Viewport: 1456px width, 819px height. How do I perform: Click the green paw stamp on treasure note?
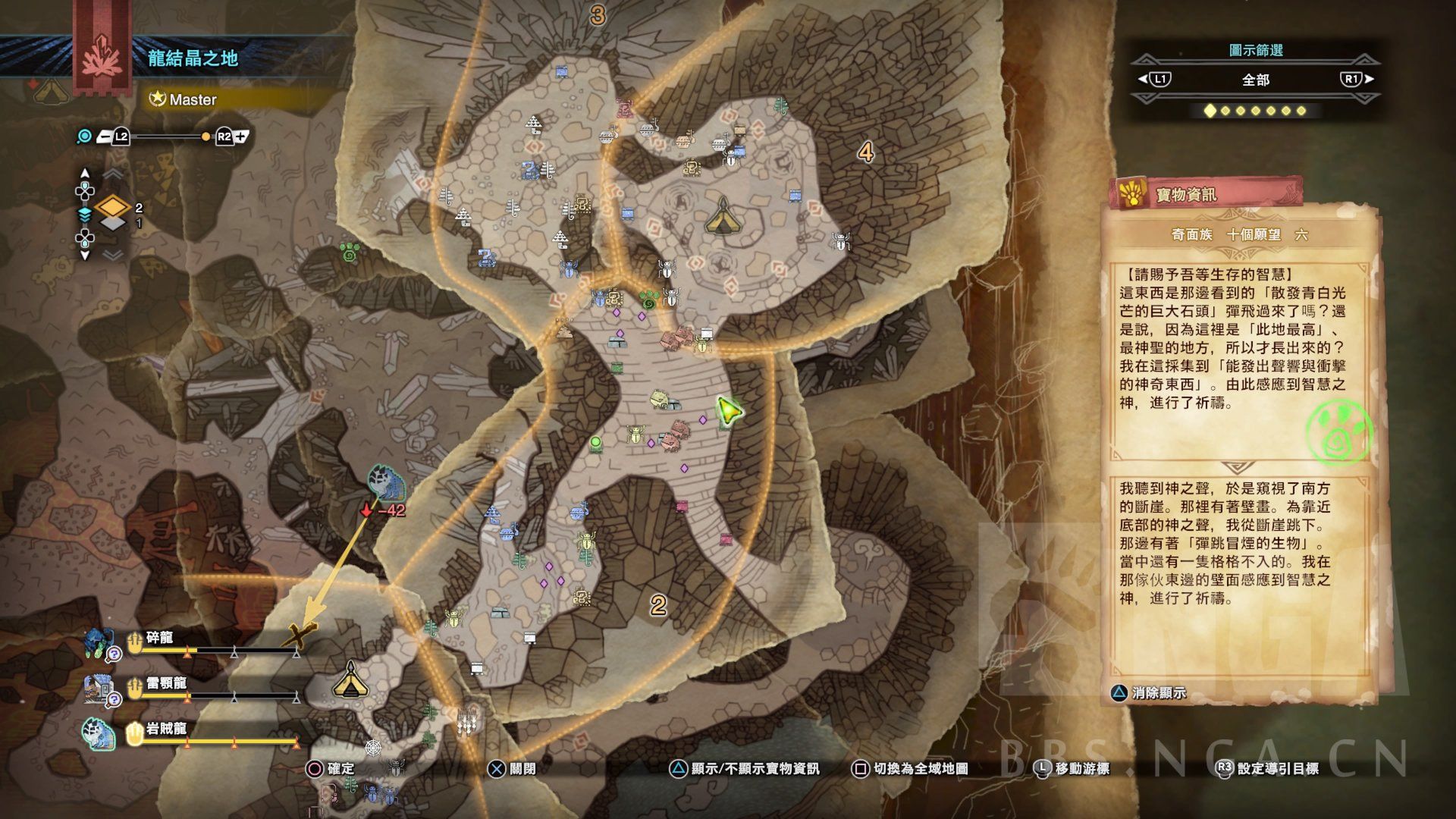pos(1341,432)
